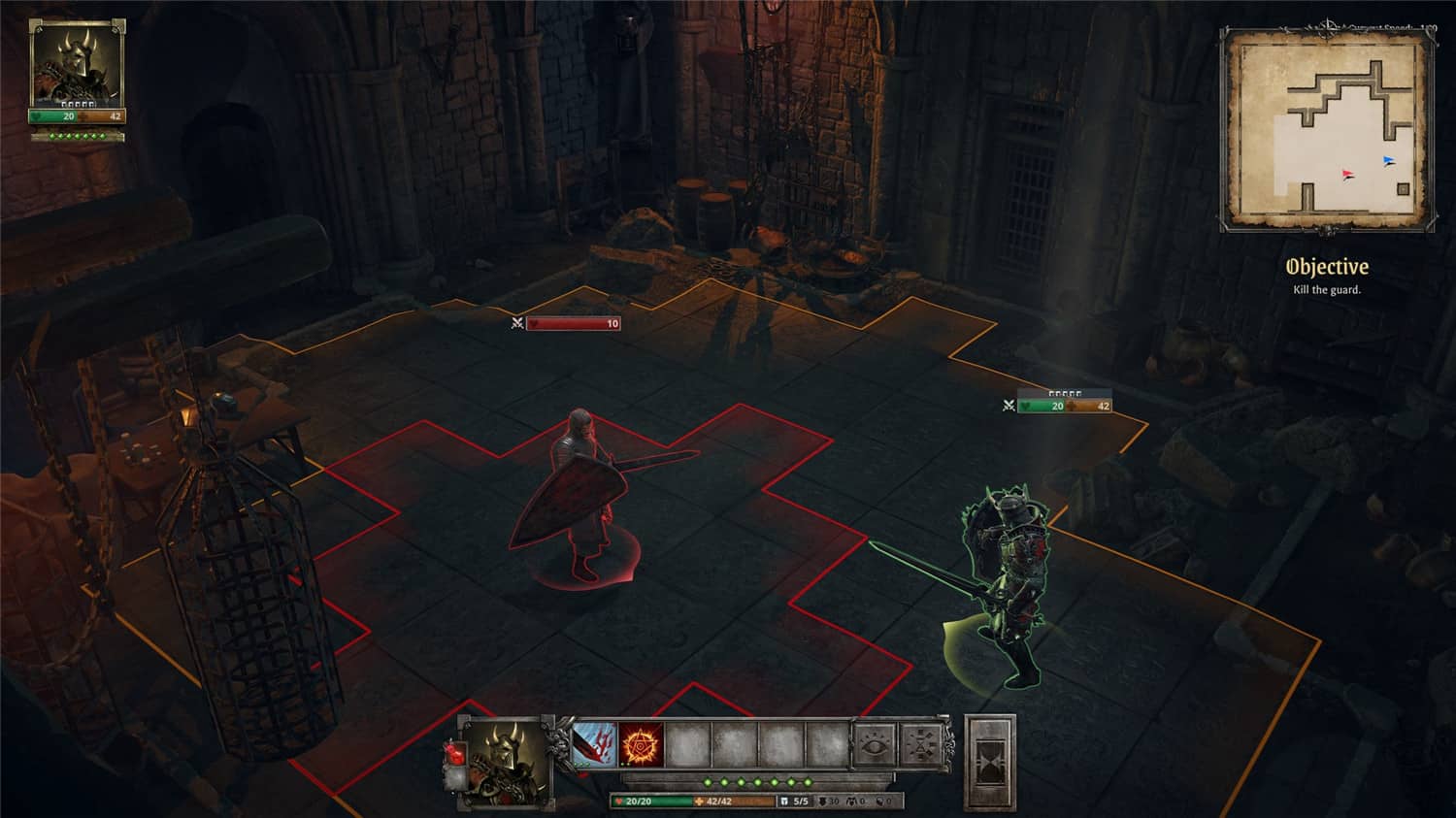Click the heart icon on the health readout
Viewport: 1456px width, 818px height.
point(618,800)
